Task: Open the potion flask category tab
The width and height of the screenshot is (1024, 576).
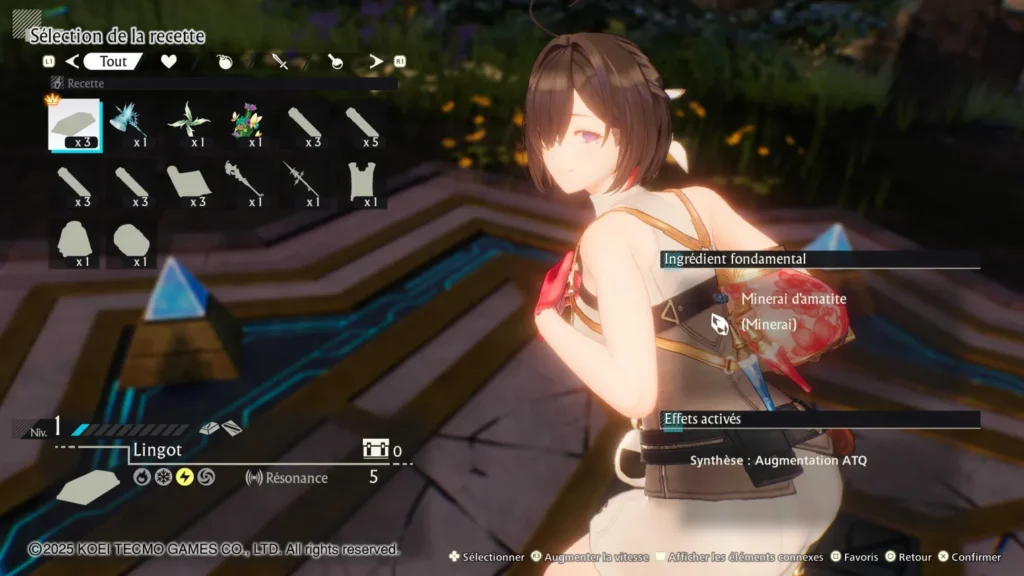Action: click(x=334, y=62)
